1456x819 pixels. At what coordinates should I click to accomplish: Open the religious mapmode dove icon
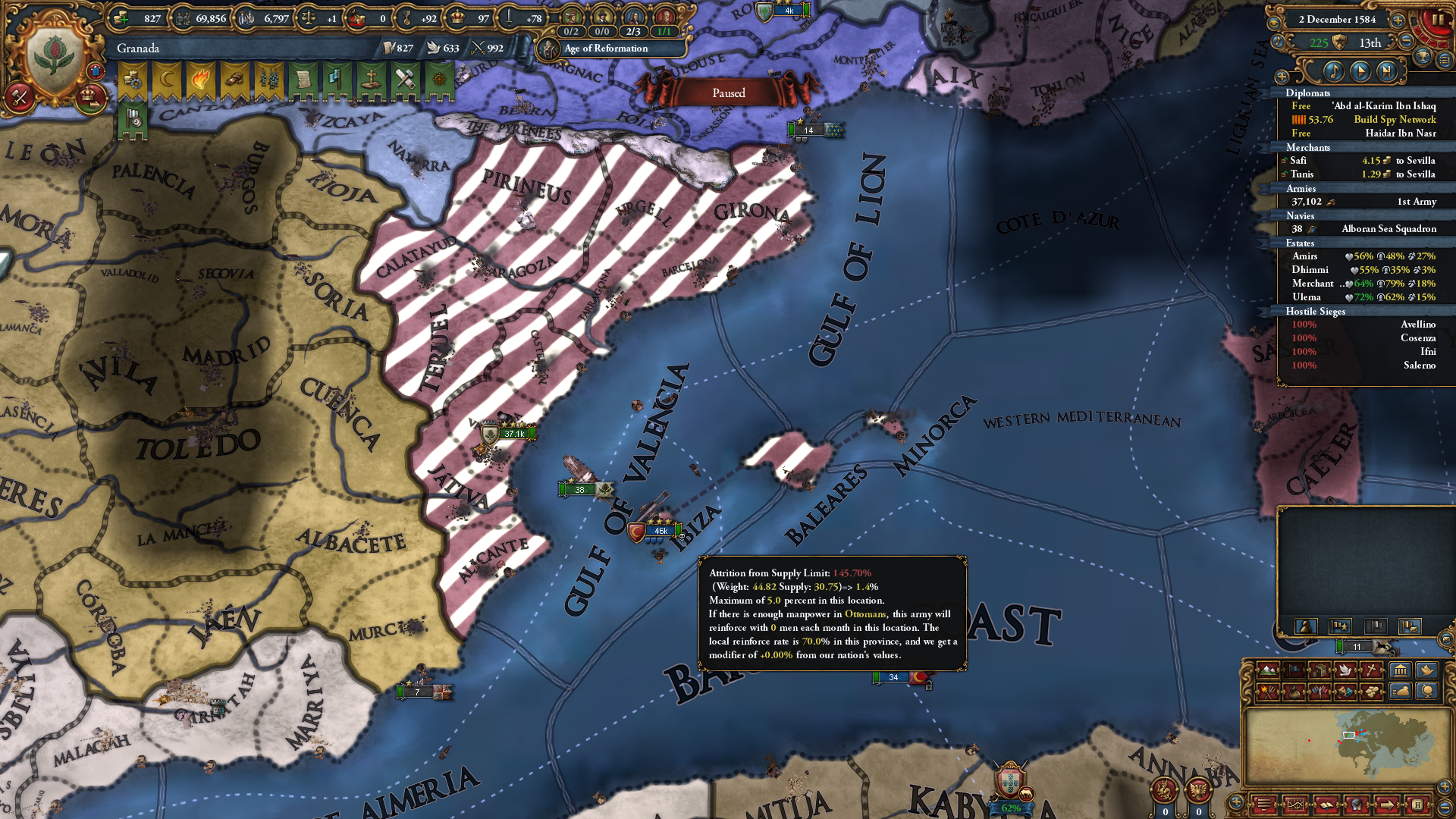coord(1346,671)
